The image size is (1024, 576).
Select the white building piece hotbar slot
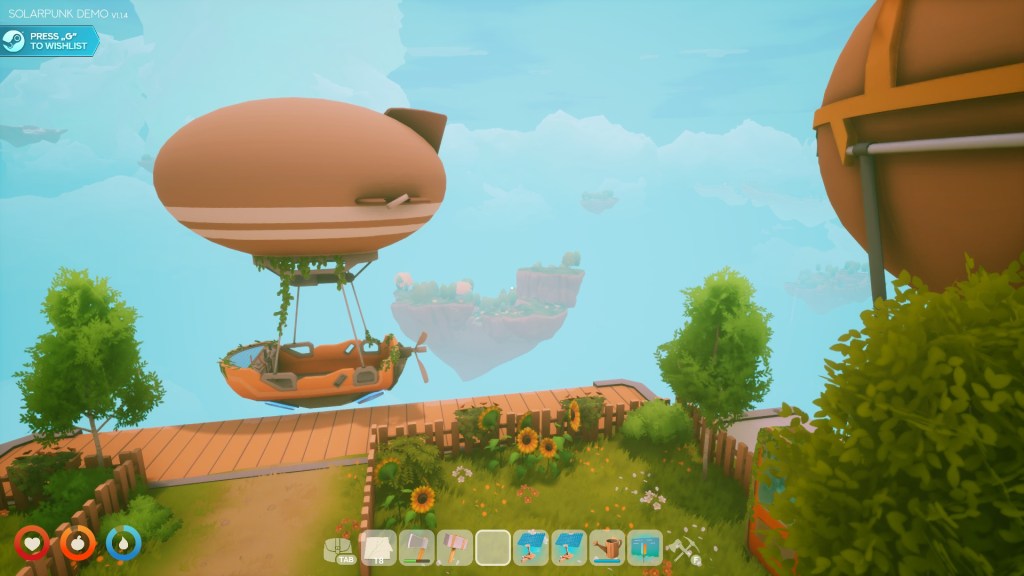click(x=378, y=548)
